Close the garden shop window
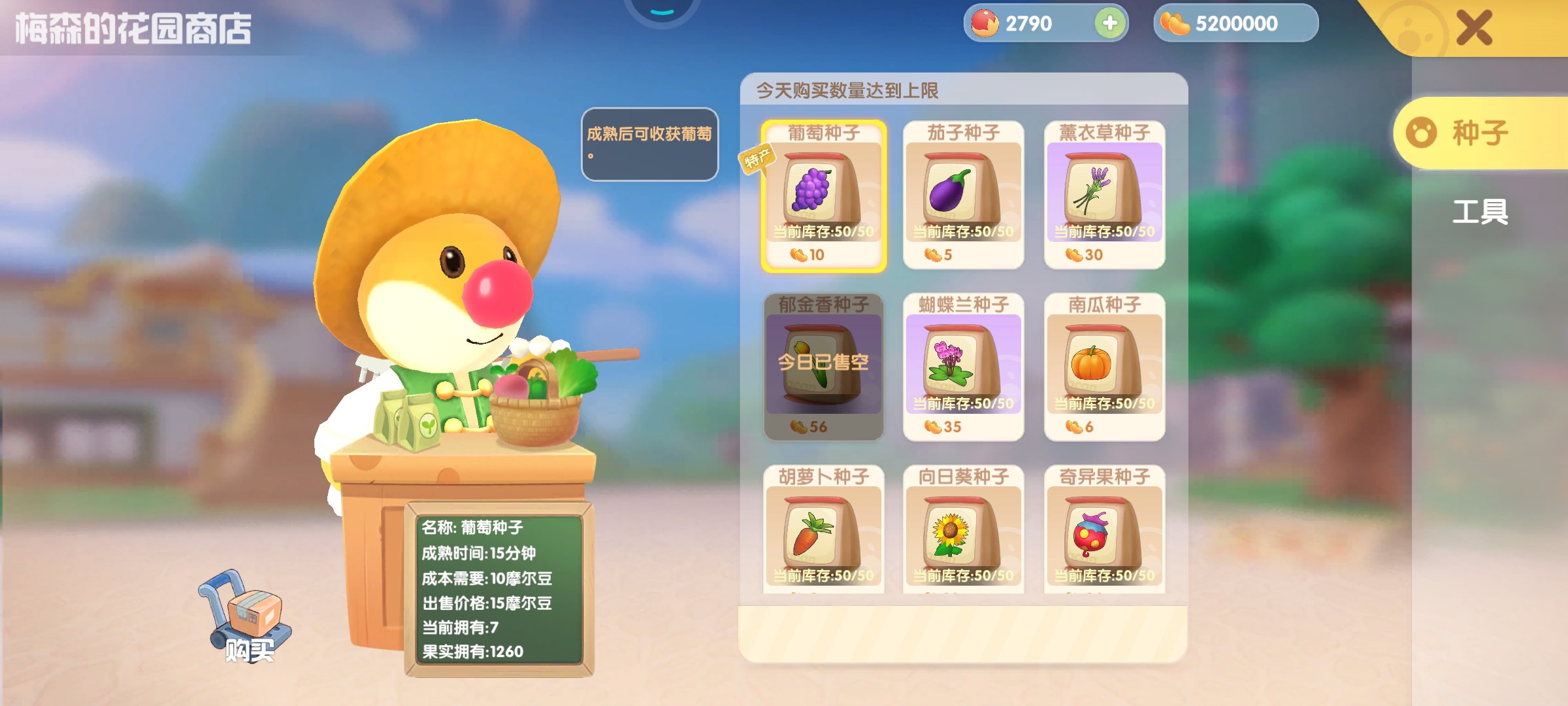Image resolution: width=1568 pixels, height=706 pixels. click(1474, 27)
